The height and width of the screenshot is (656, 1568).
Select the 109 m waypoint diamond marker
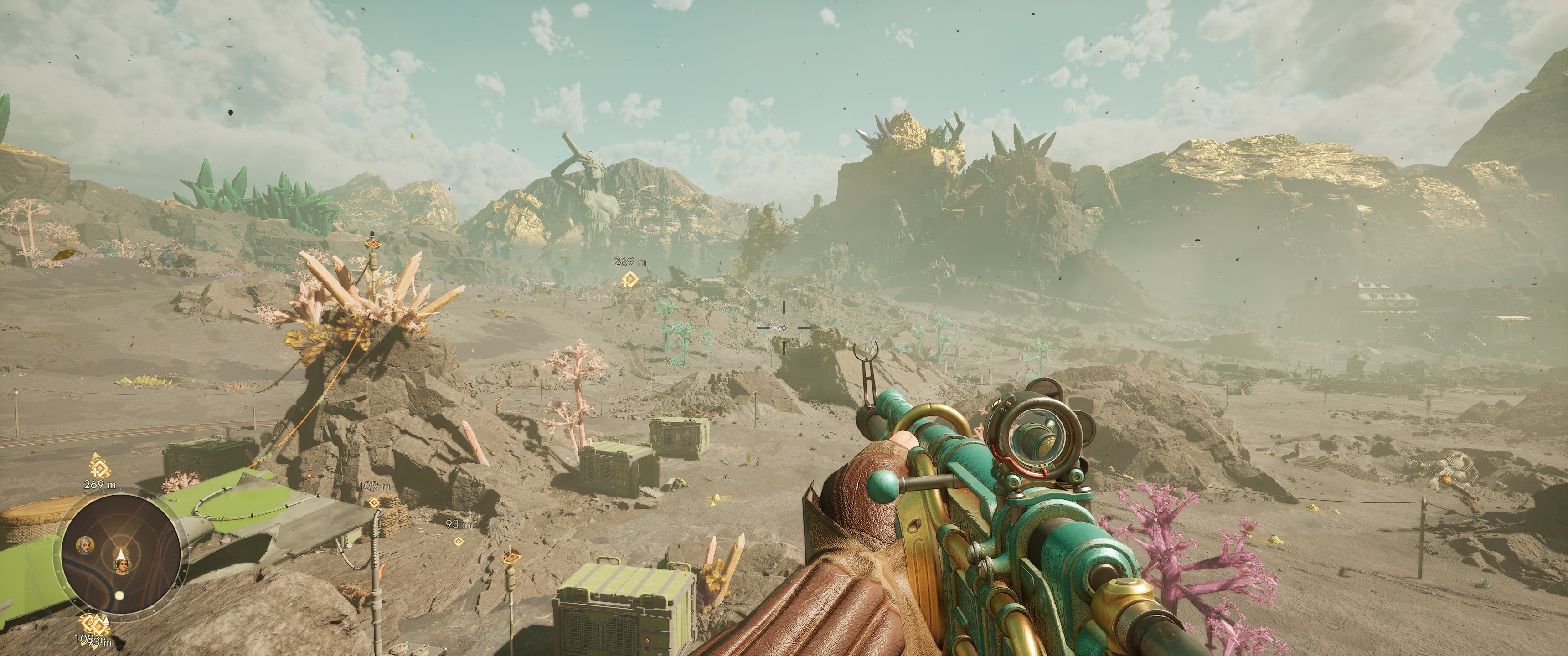point(374,502)
